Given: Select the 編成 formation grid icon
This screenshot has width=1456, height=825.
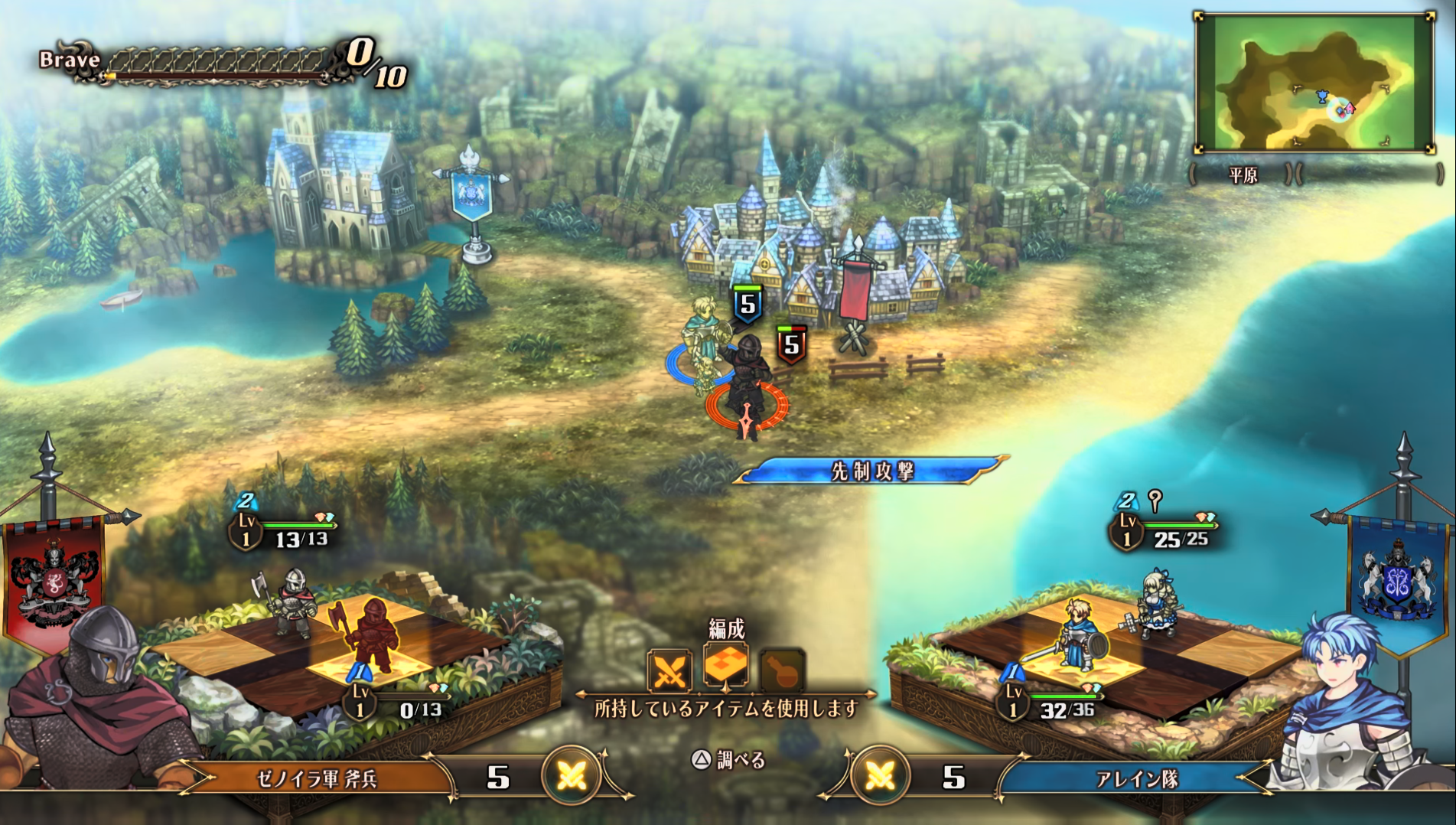Looking at the screenshot, I should tap(725, 665).
